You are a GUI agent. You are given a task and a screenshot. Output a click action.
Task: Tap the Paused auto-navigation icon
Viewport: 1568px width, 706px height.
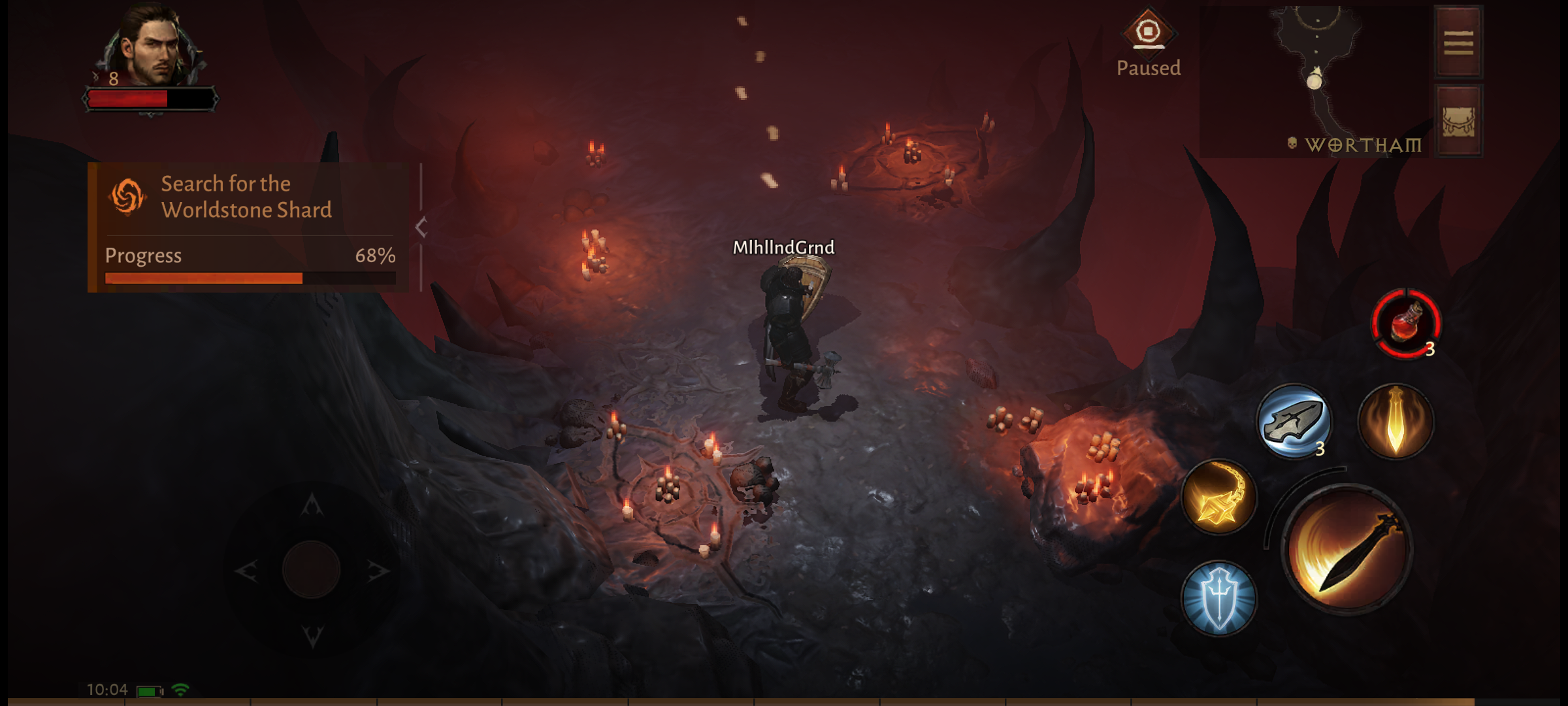[1148, 33]
